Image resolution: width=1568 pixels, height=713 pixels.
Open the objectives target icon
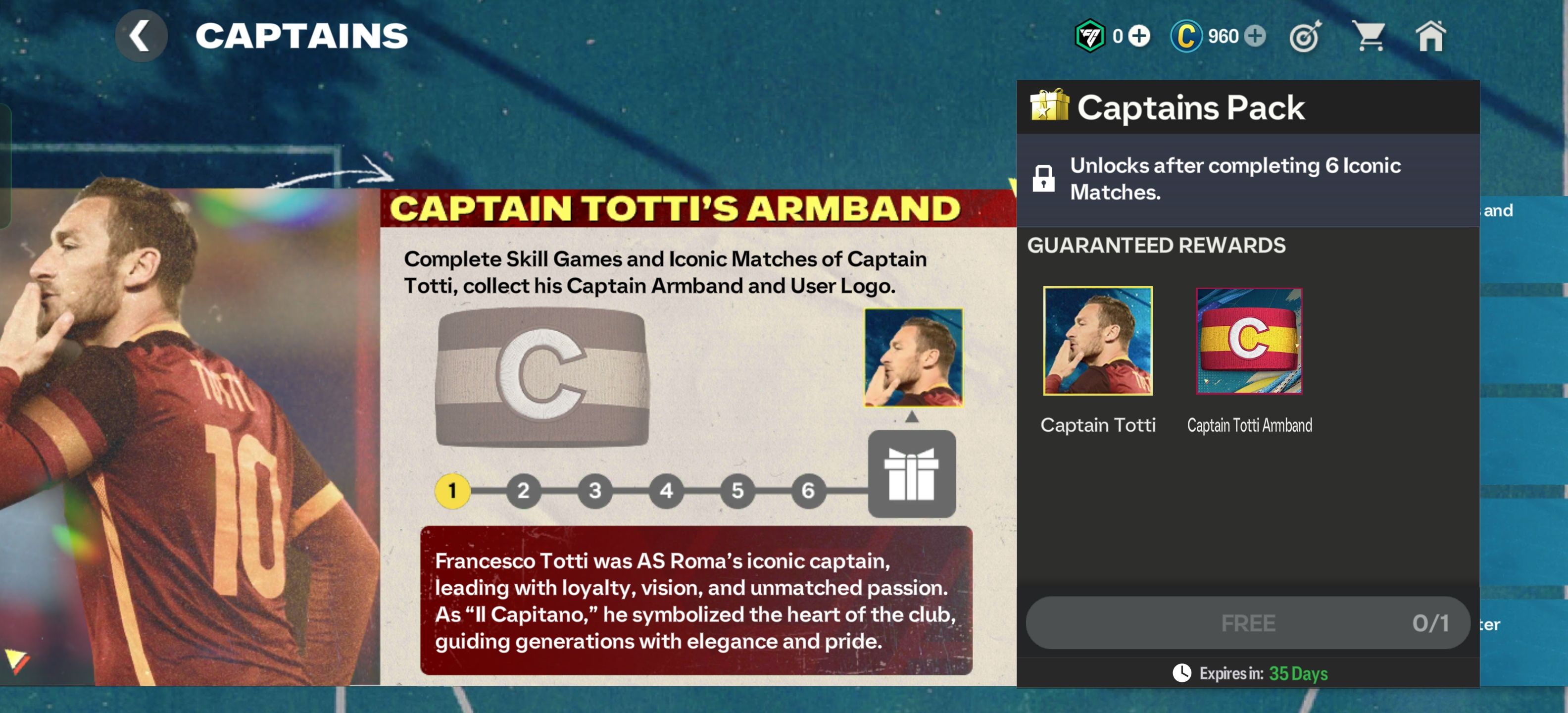[x=1305, y=37]
